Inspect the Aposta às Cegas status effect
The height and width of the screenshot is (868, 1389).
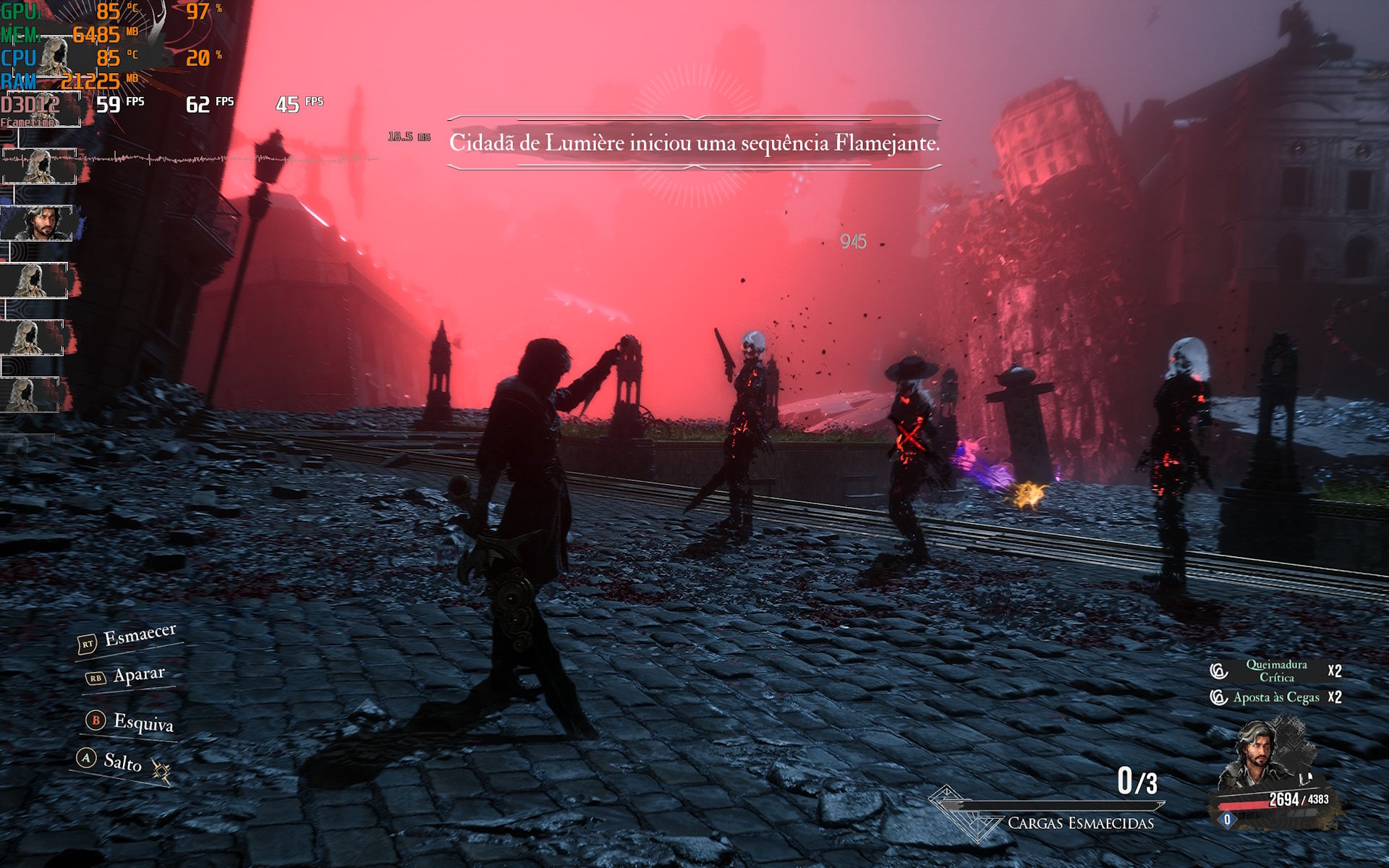[1275, 697]
